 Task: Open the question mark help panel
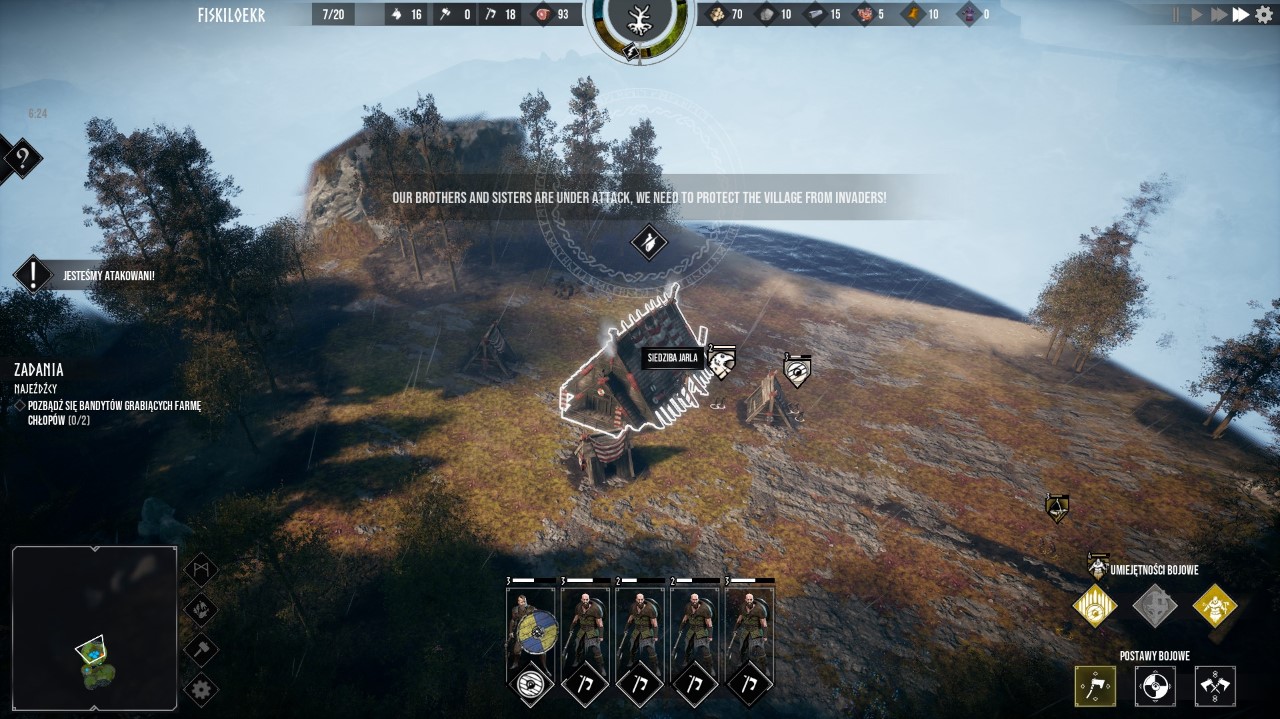[x=22, y=158]
